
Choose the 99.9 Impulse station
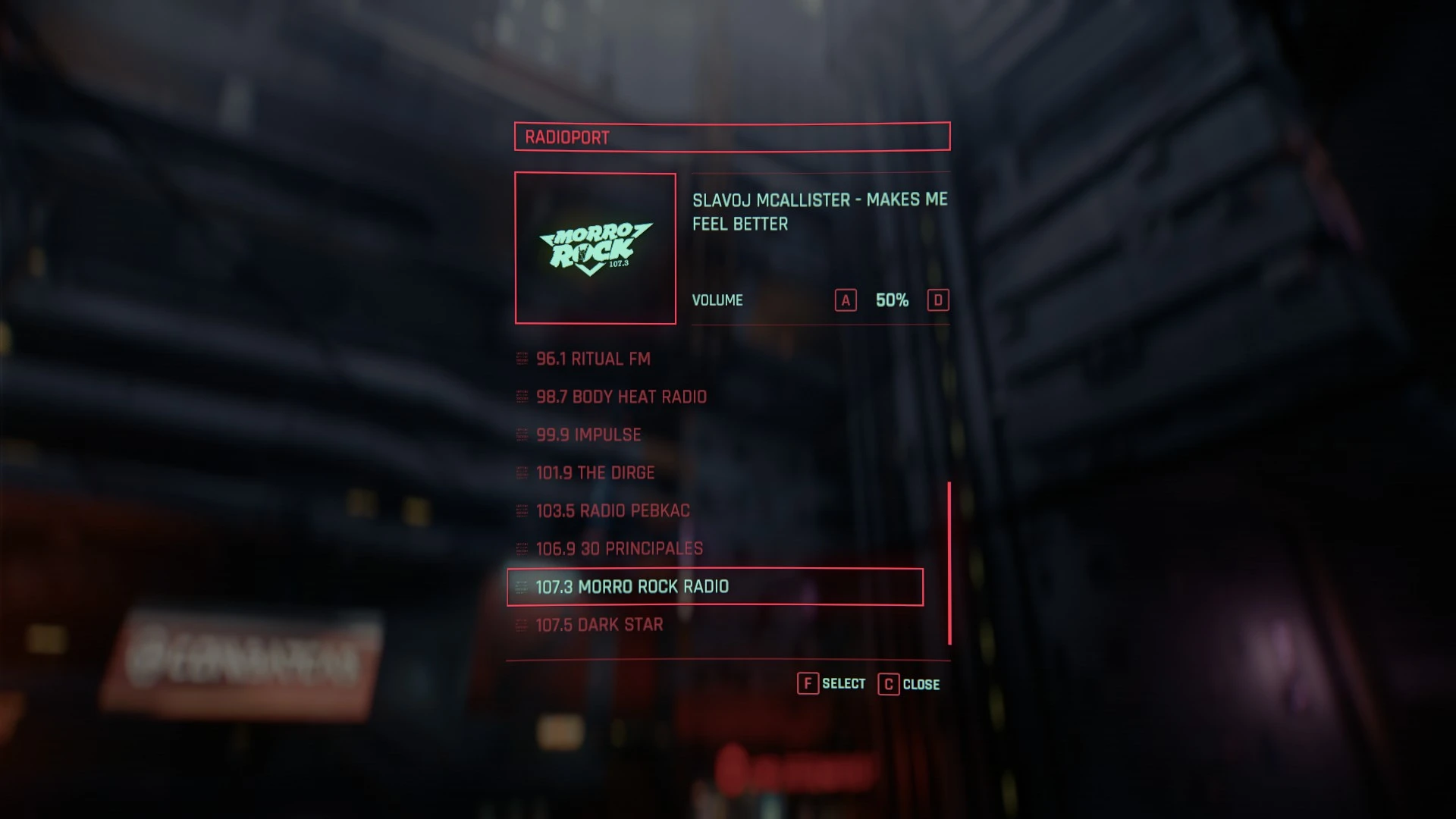pos(588,435)
